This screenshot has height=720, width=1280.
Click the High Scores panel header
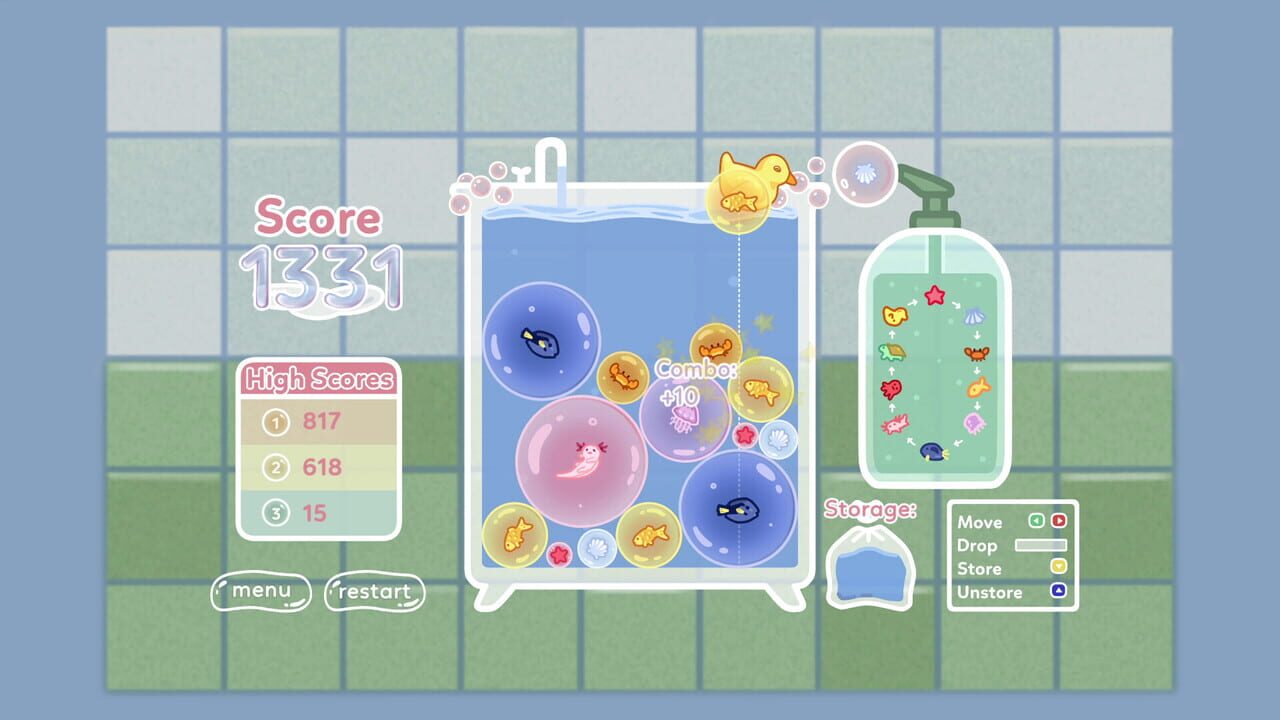point(320,380)
